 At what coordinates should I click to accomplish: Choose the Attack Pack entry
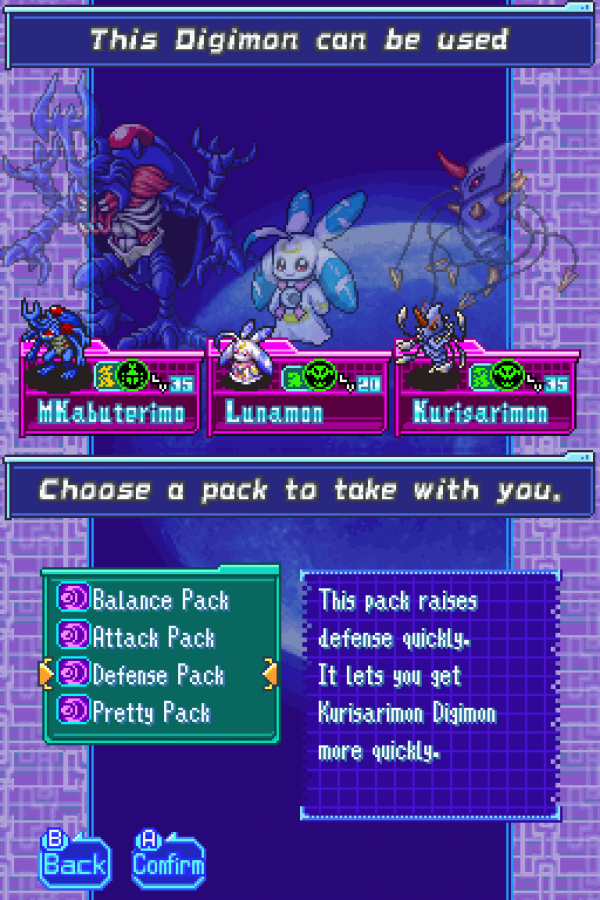(x=153, y=637)
